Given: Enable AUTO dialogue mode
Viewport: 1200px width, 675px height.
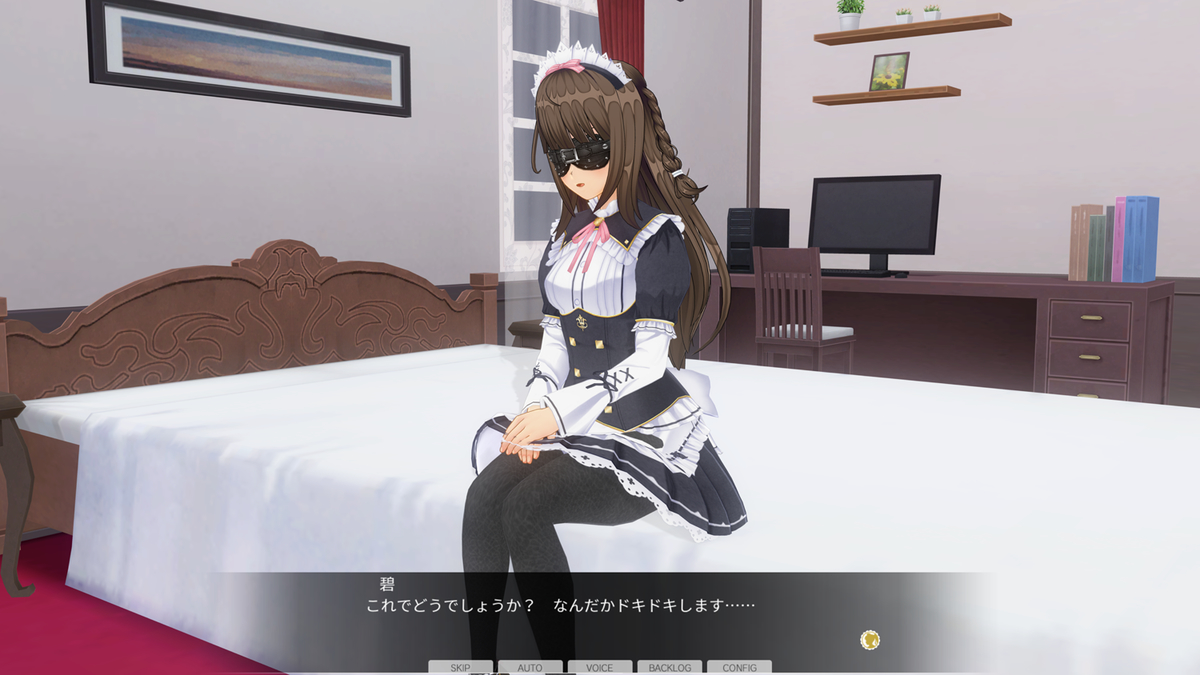Looking at the screenshot, I should (530, 667).
